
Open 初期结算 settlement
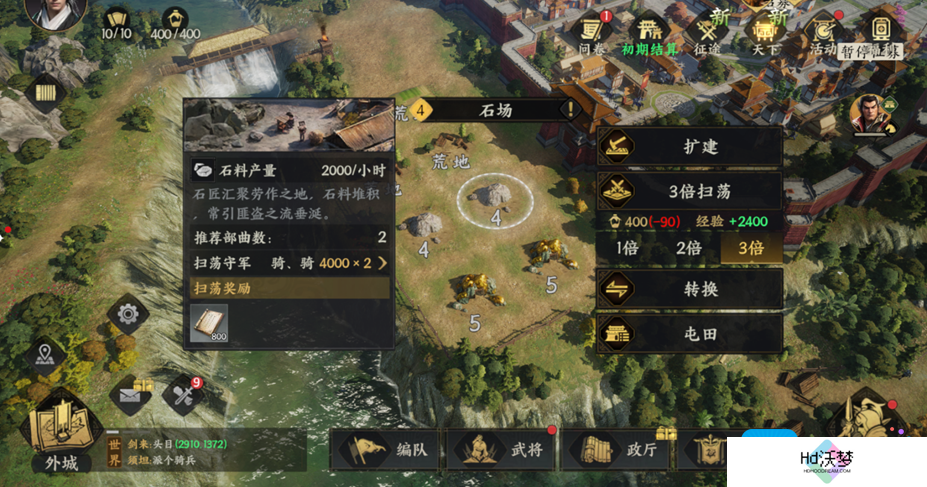(651, 32)
